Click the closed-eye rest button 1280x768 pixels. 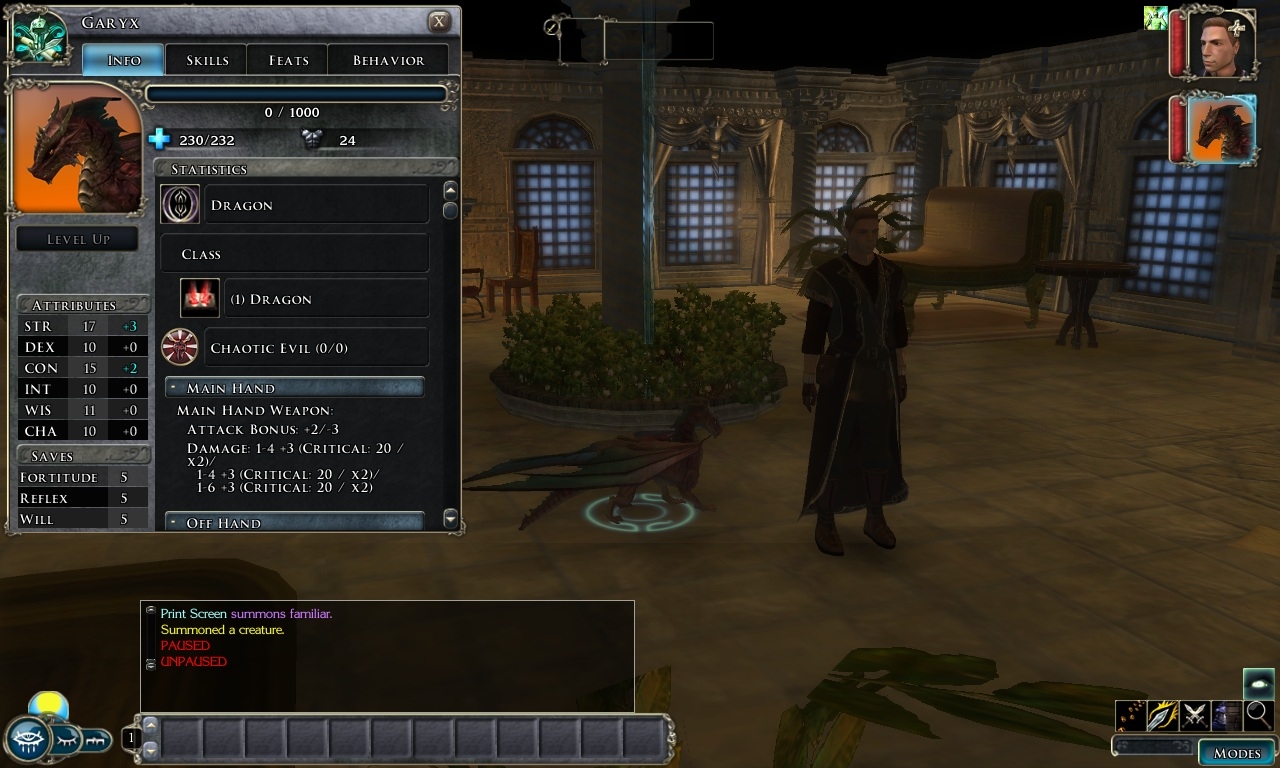coord(66,739)
